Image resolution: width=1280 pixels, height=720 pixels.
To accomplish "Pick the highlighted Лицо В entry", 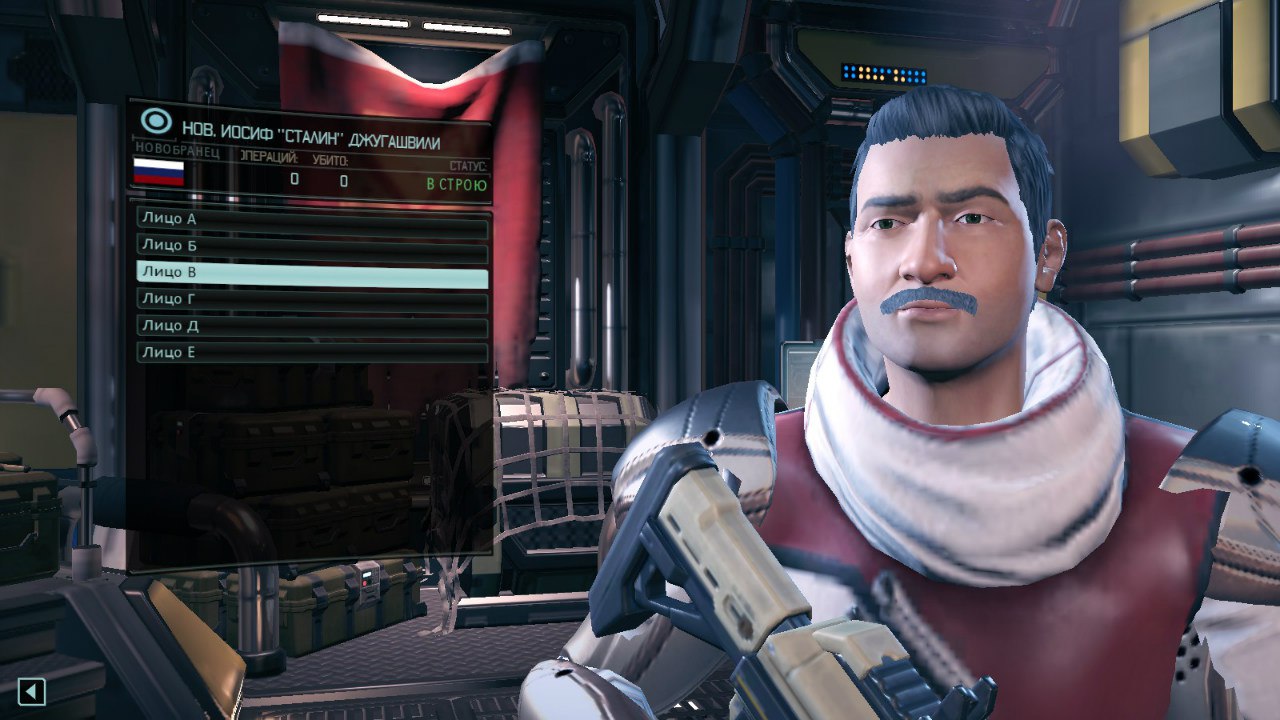I will point(312,273).
